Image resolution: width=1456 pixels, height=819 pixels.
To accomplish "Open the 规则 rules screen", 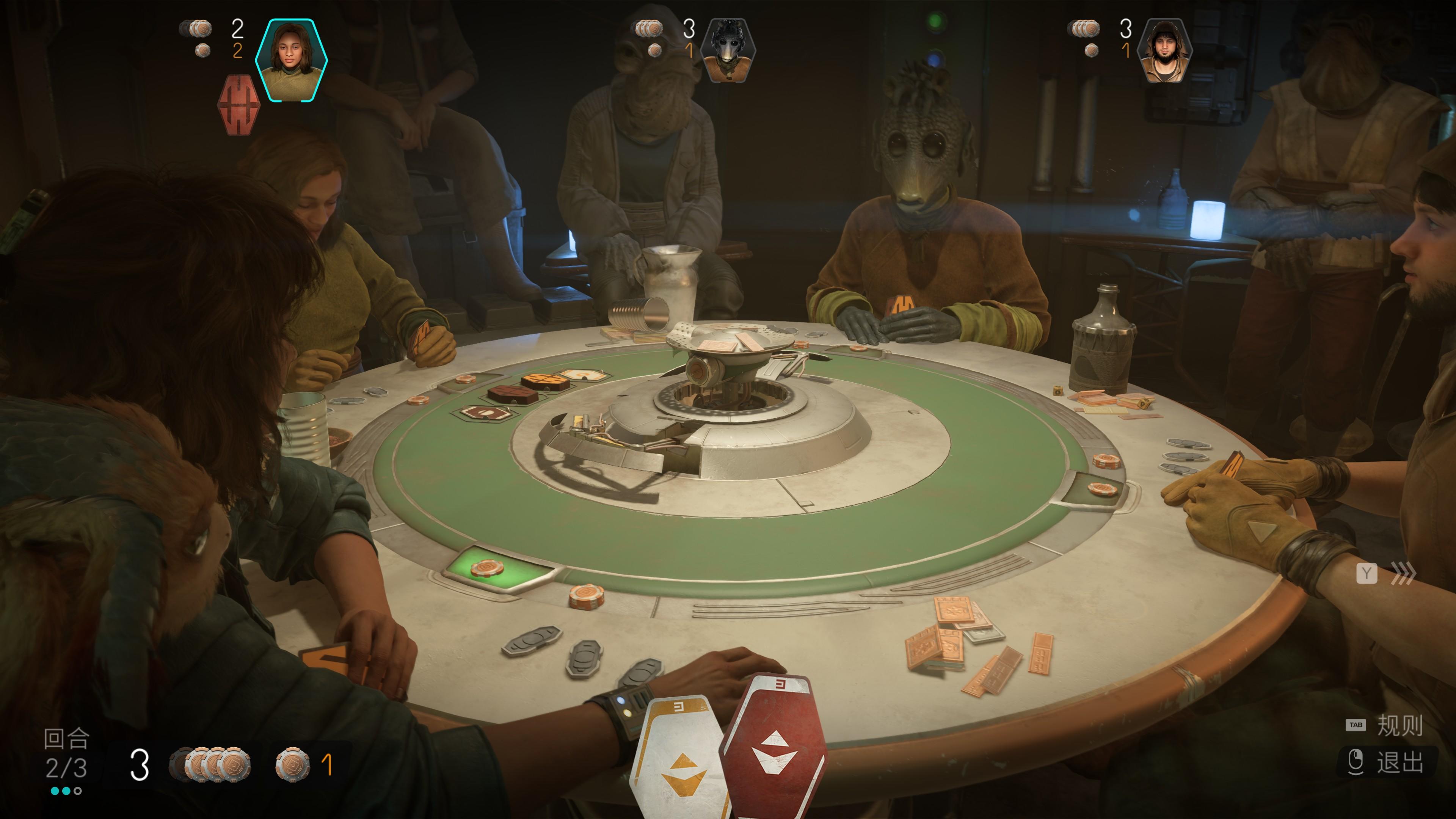I will click(x=1399, y=725).
